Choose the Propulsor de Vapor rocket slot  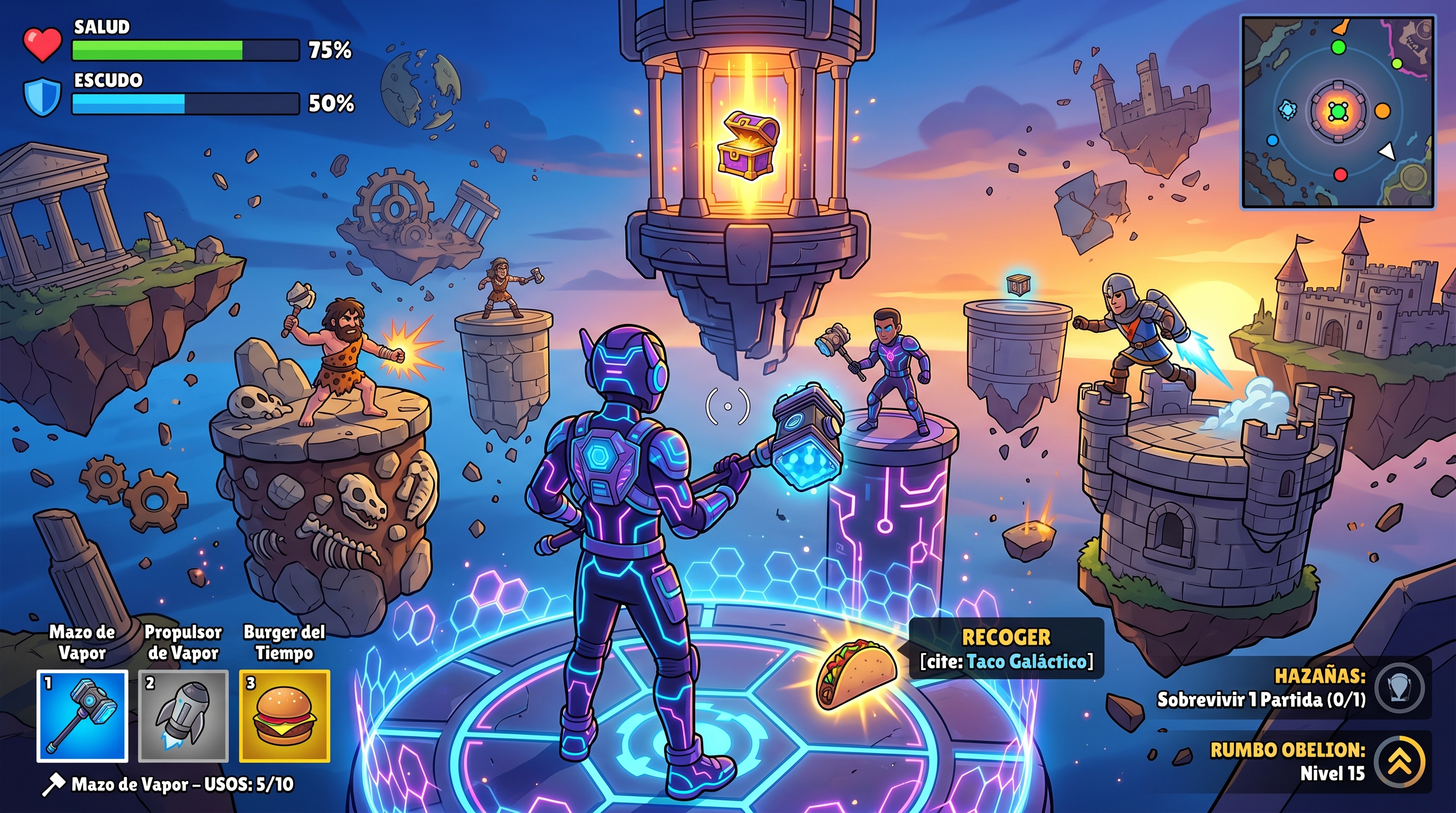(x=183, y=716)
